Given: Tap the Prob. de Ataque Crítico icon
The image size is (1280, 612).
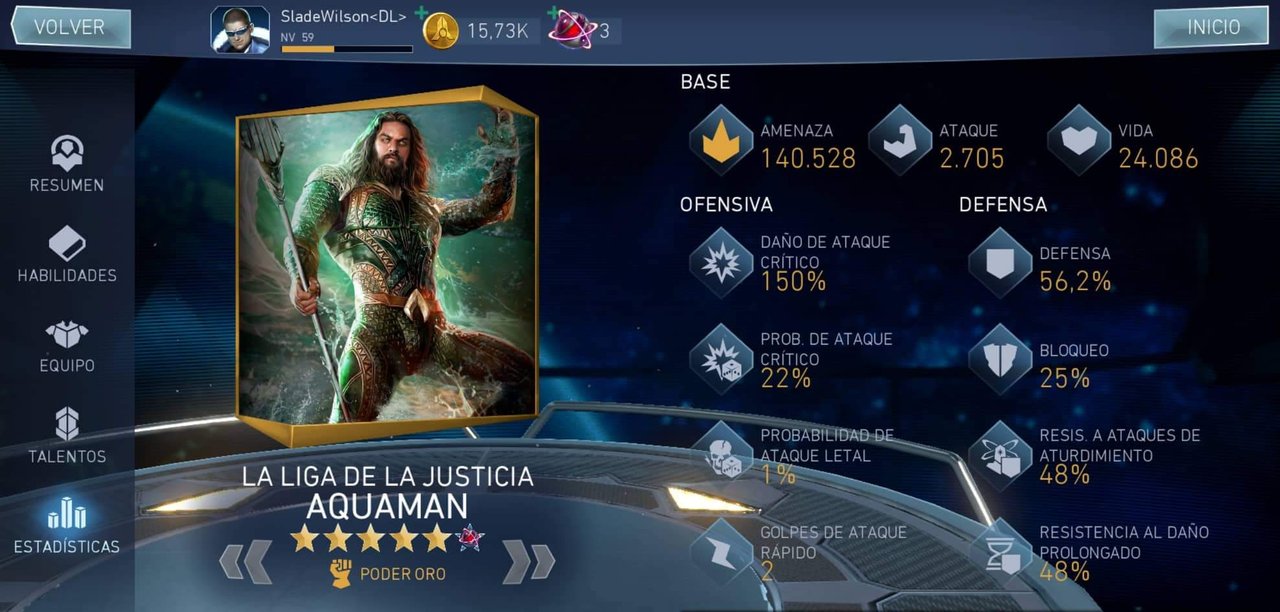Looking at the screenshot, I should 721,359.
